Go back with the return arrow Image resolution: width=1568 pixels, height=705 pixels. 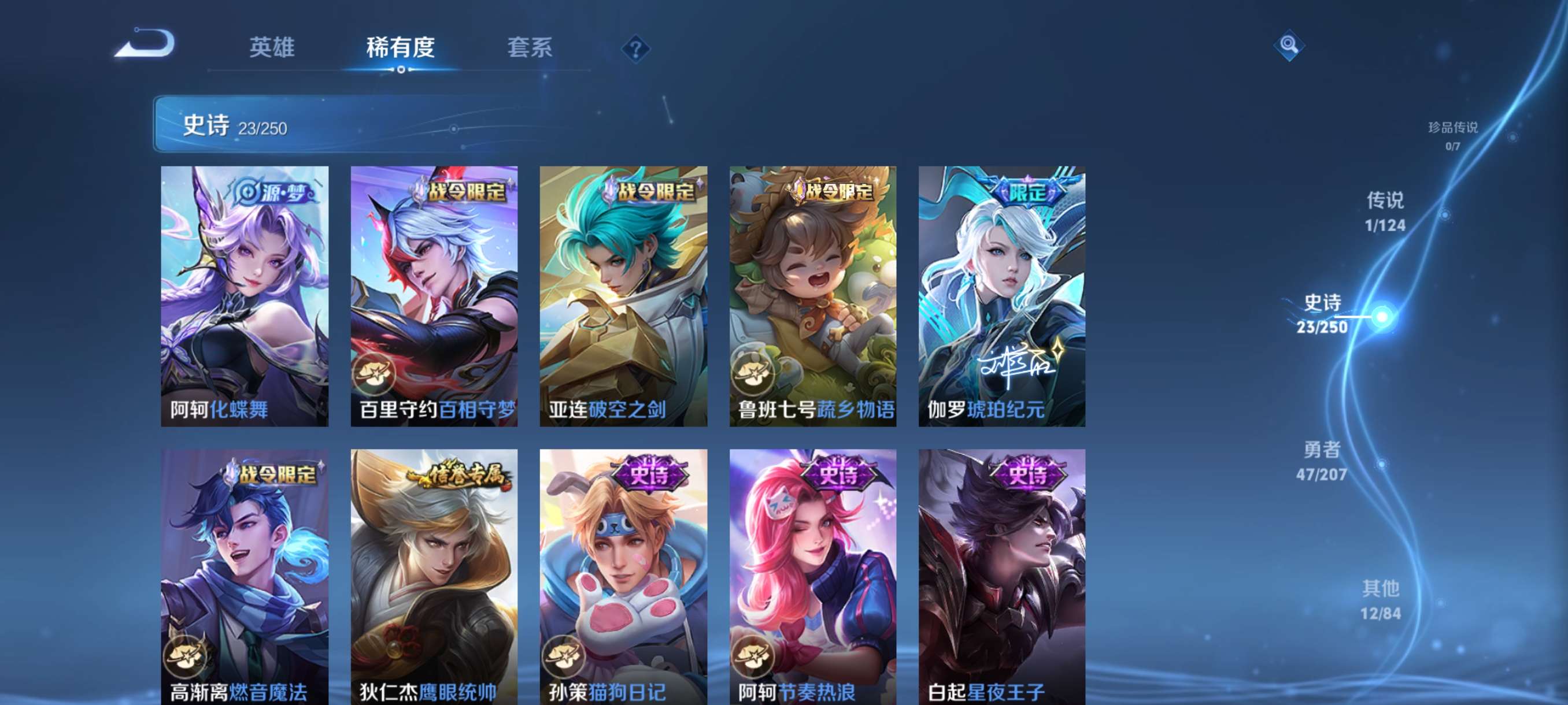pyautogui.click(x=145, y=44)
